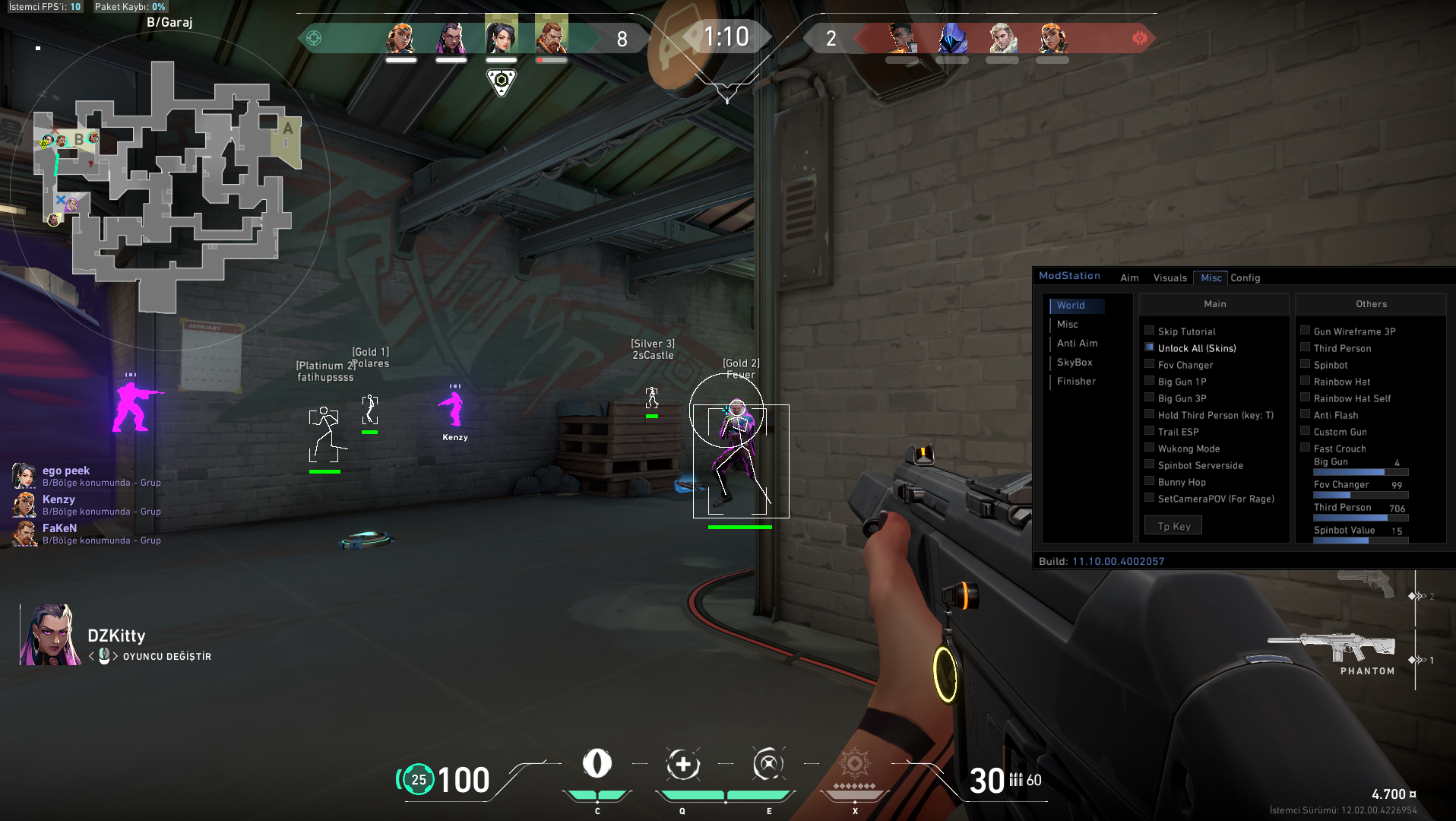This screenshot has width=1456, height=821.
Task: Click the Big Gun slider bar
Action: coord(1360,473)
